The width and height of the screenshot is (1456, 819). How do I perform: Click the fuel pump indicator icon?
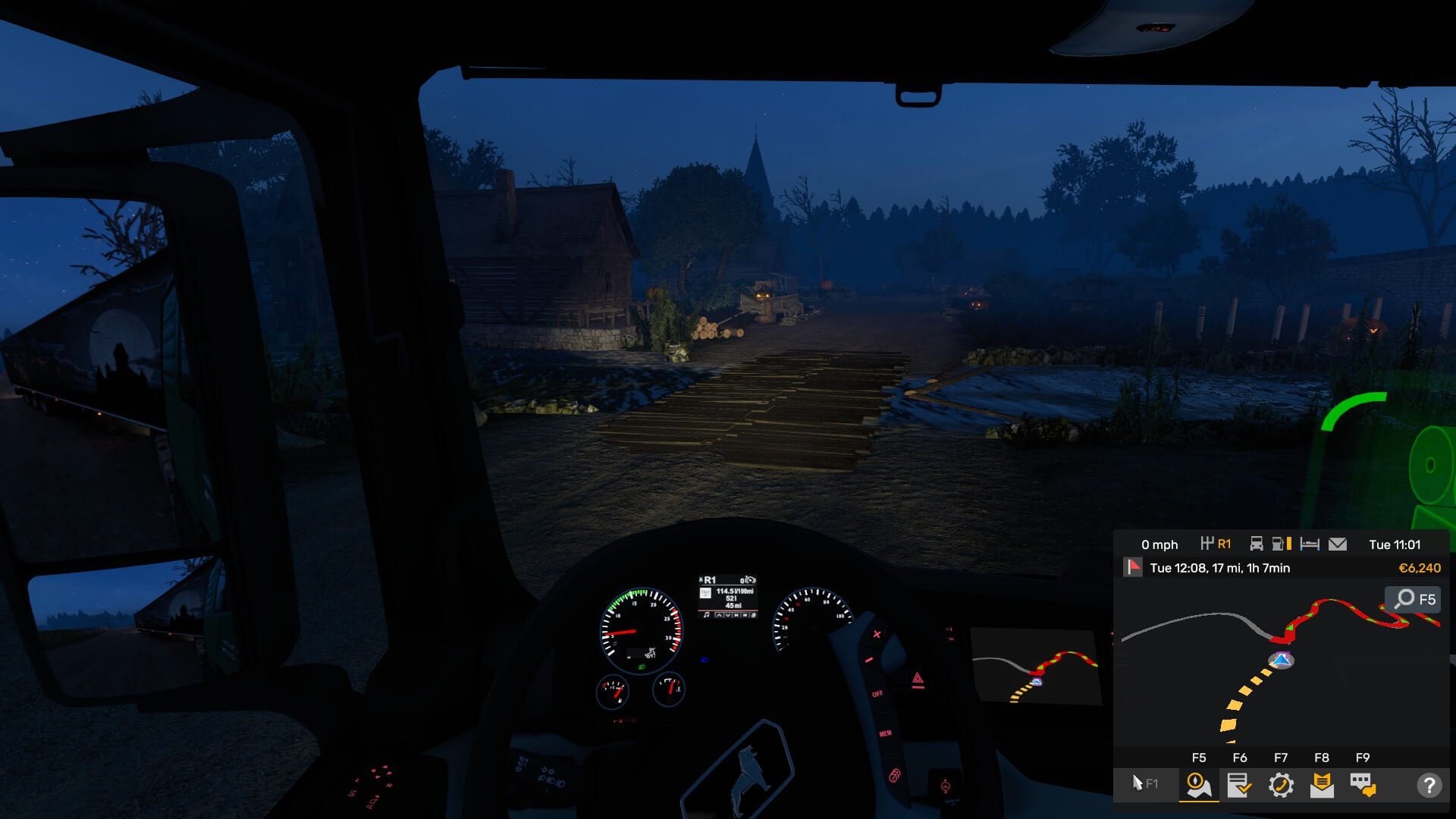coord(1281,544)
